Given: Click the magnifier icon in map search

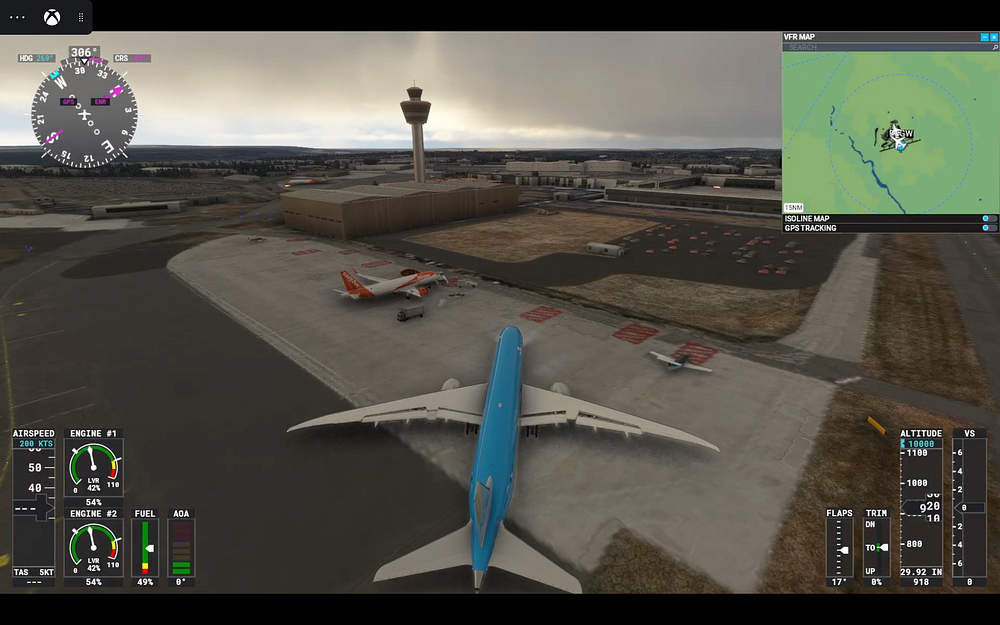Looking at the screenshot, I should (x=994, y=47).
